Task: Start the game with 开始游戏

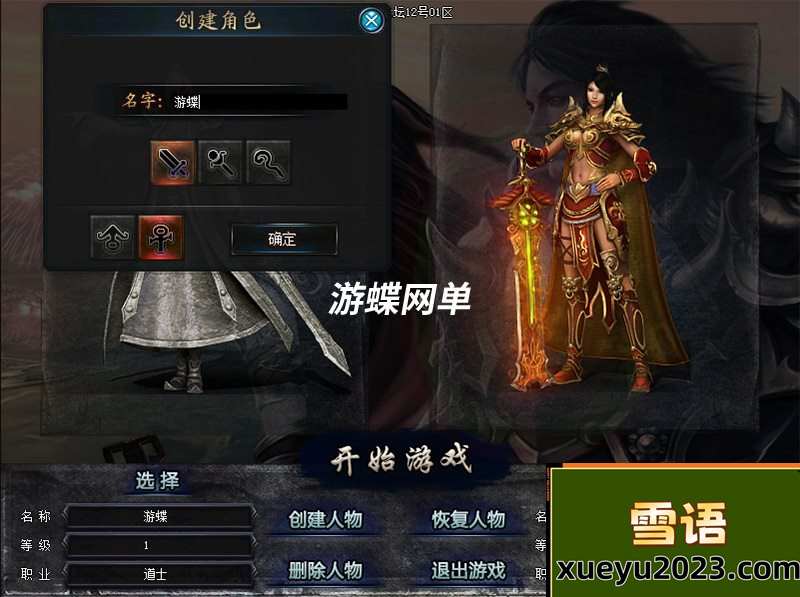Action: (x=401, y=461)
